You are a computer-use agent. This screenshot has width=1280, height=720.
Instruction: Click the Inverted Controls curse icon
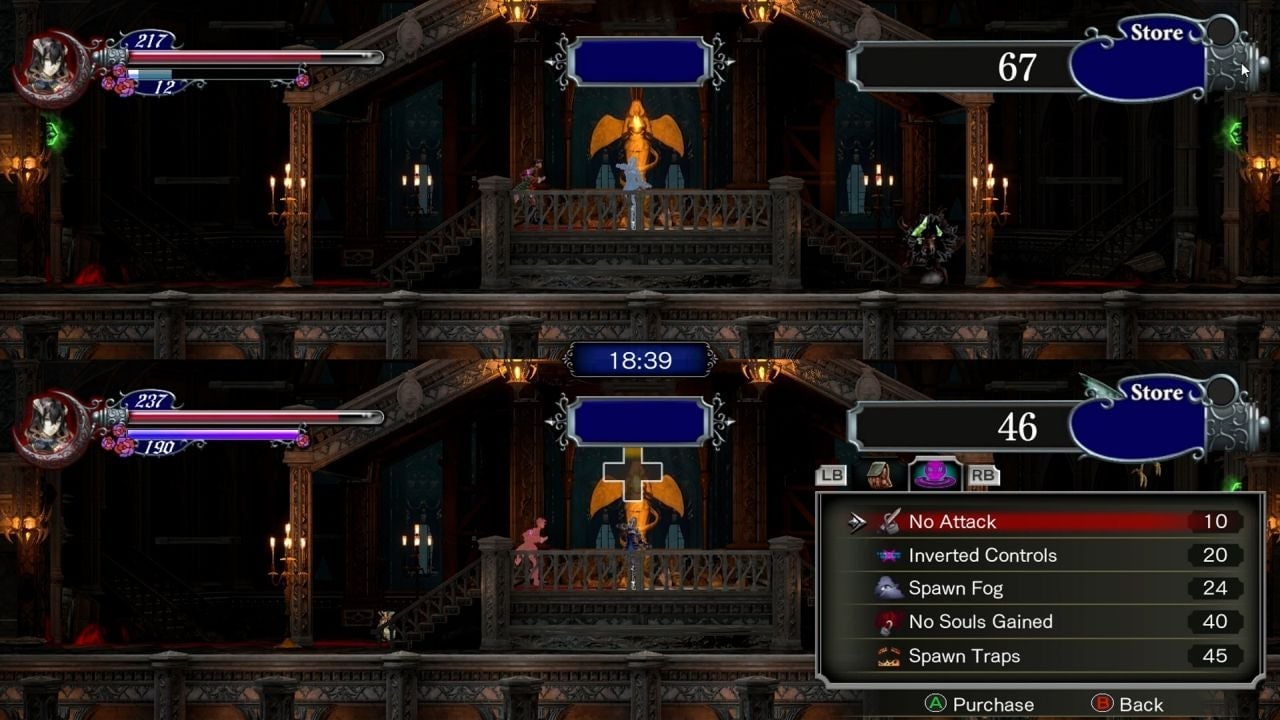[x=890, y=555]
